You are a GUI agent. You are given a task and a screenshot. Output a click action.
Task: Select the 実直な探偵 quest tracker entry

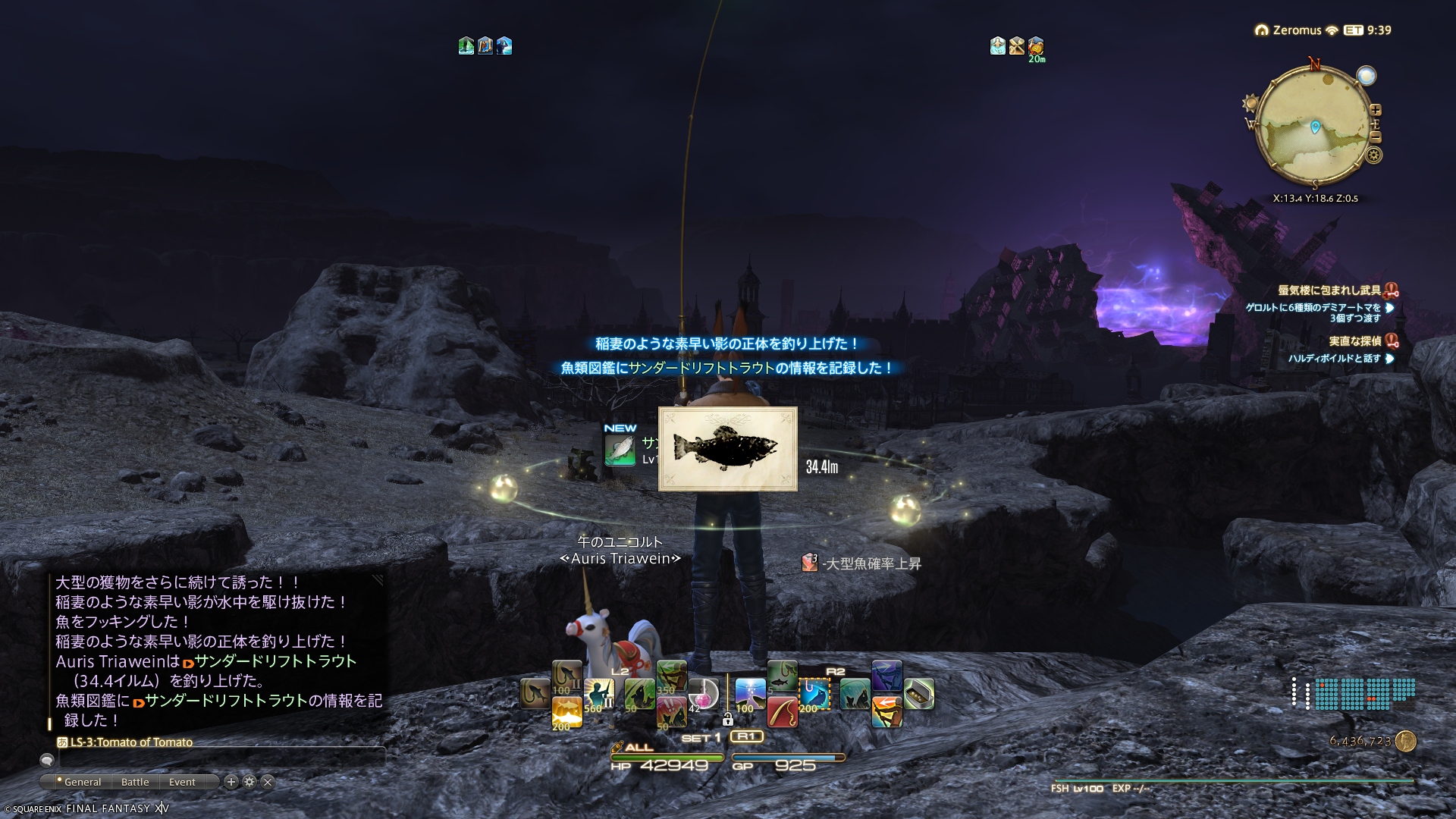pos(1354,341)
